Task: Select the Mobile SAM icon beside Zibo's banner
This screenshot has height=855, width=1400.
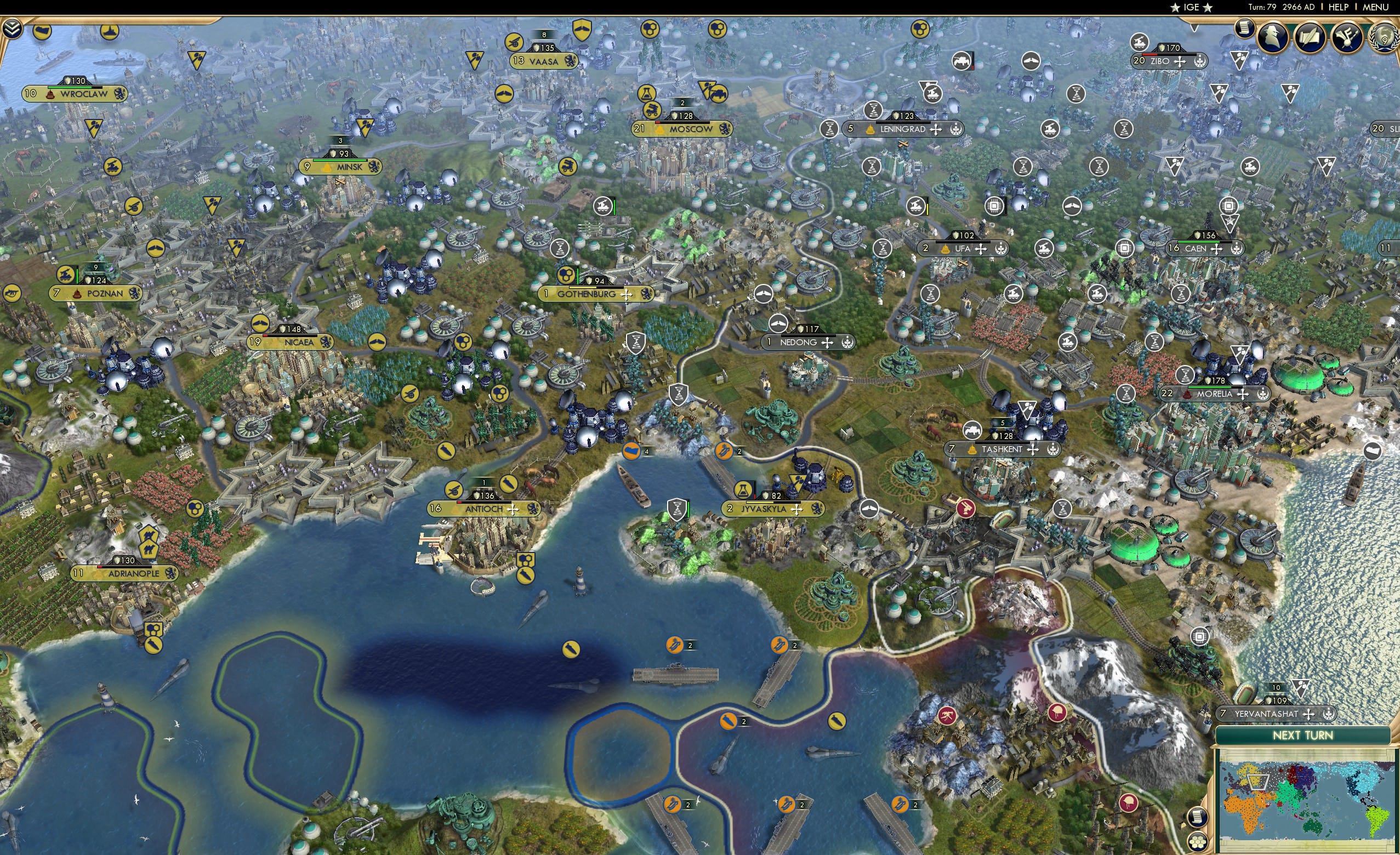Action: [x=1140, y=43]
